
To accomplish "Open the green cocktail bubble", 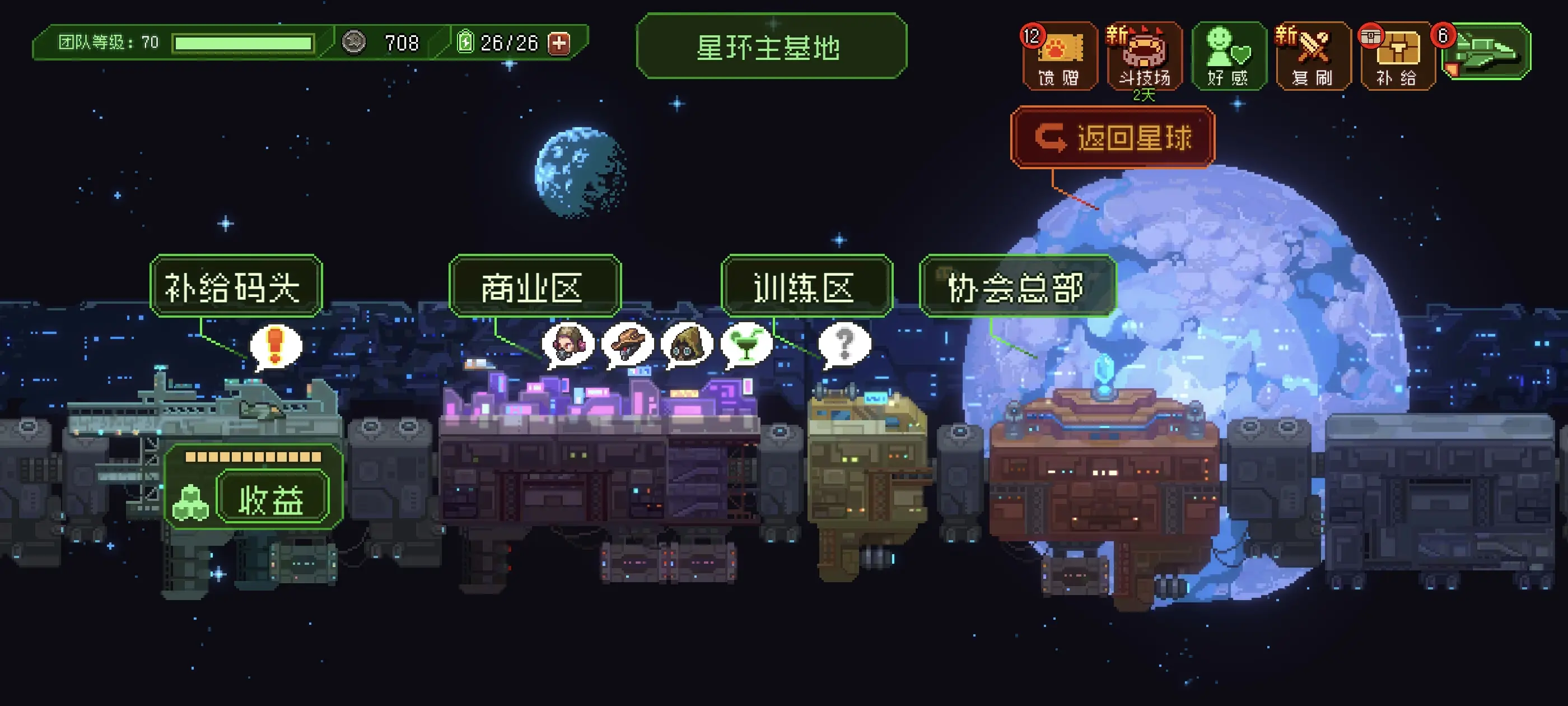I will pyautogui.click(x=746, y=344).
